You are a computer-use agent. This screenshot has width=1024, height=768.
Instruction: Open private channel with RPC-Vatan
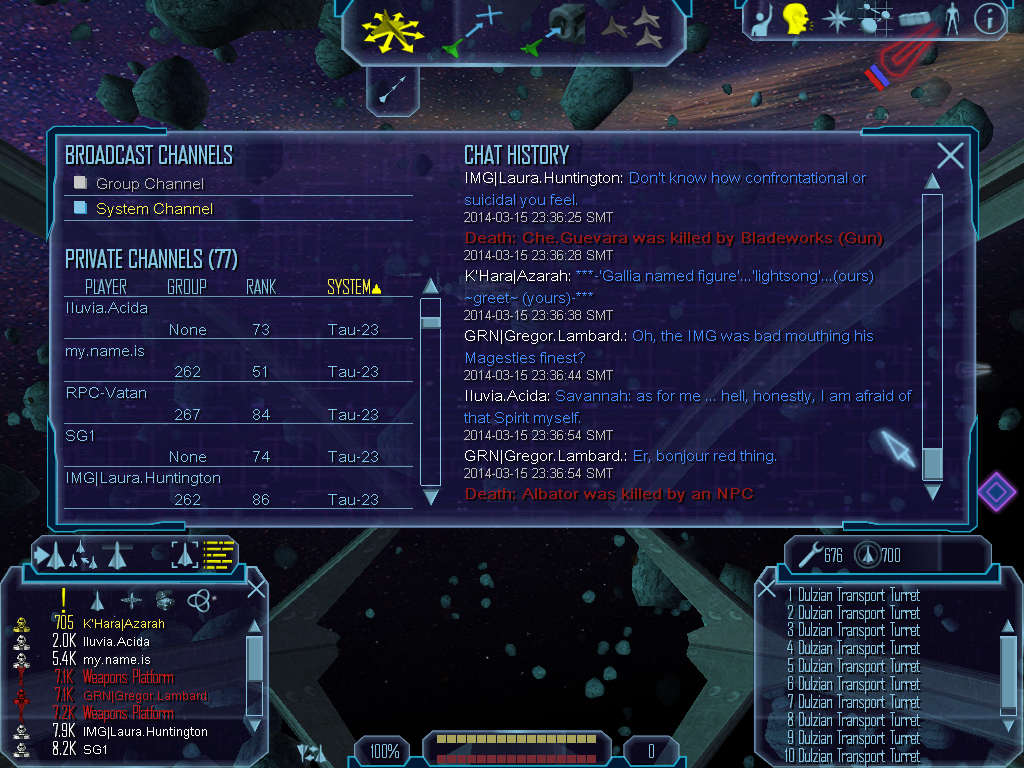click(105, 393)
